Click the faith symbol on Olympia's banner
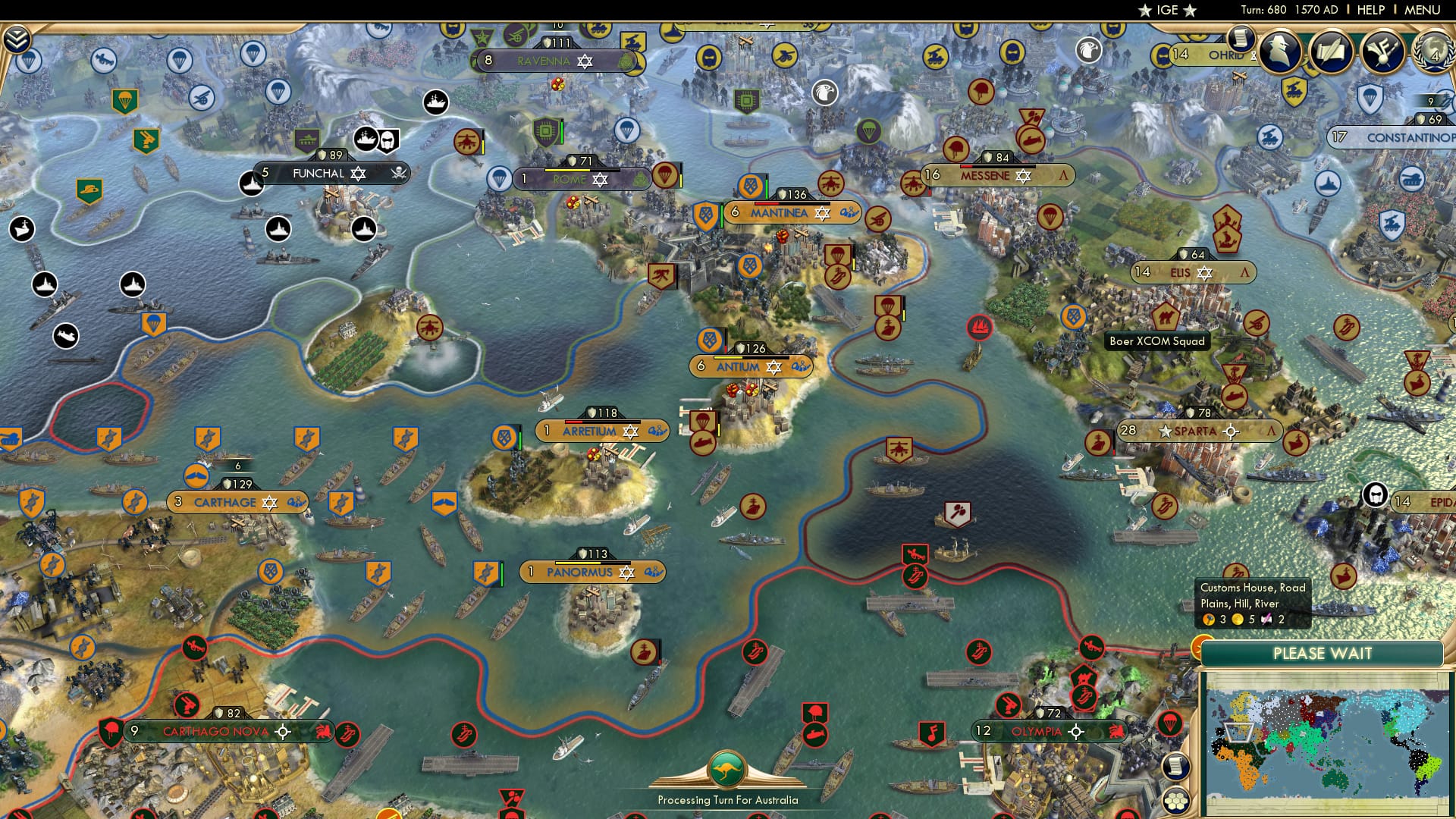This screenshot has width=1456, height=819. coord(1075,731)
